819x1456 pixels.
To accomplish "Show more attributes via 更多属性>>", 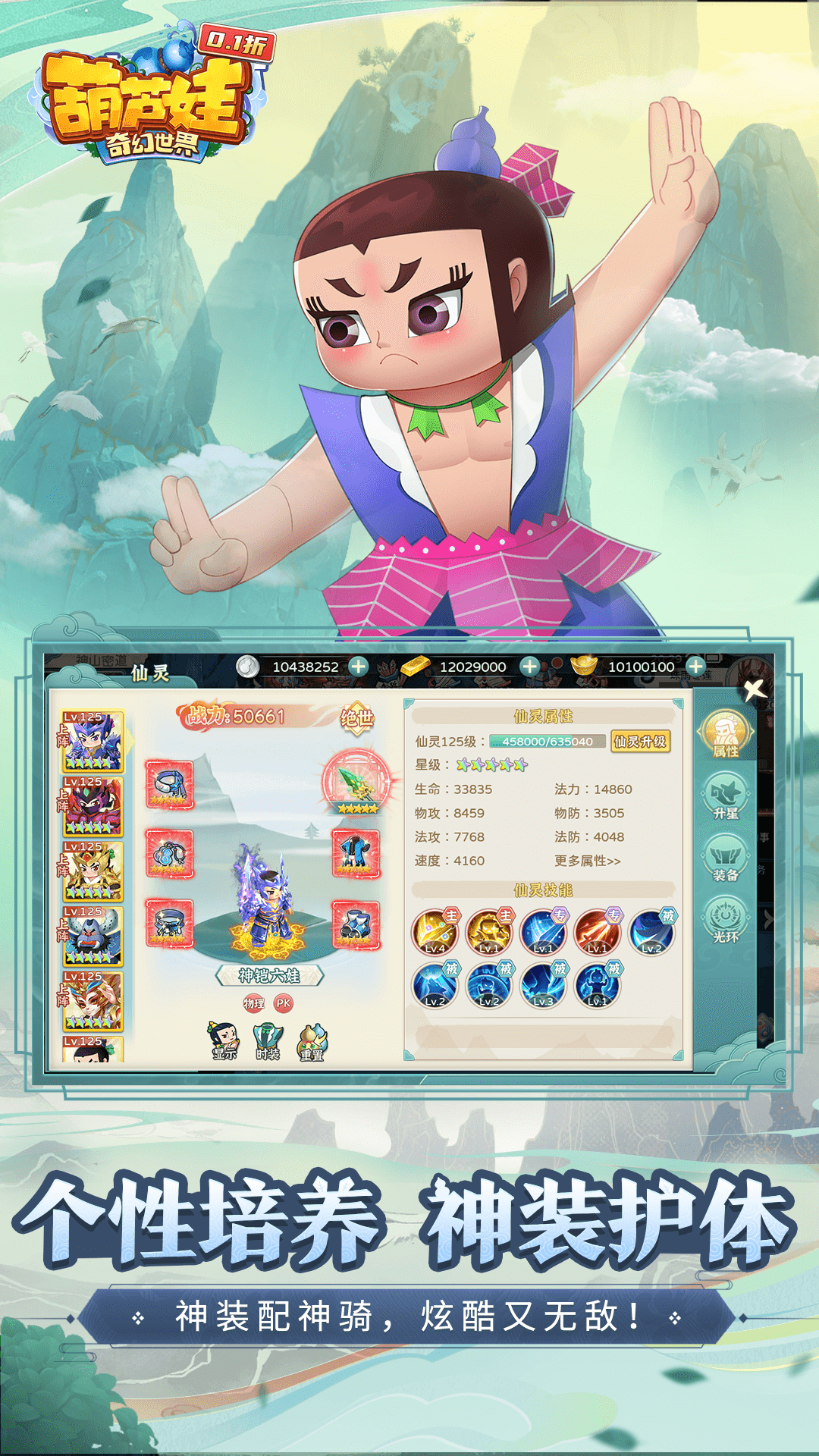I will pos(588,861).
